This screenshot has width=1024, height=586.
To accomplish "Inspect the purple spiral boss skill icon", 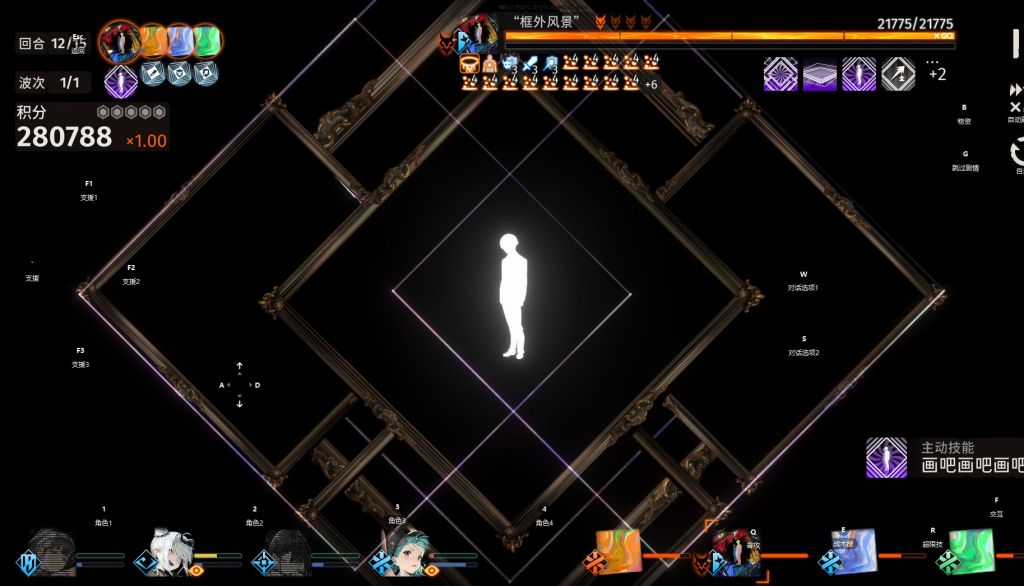I will tap(781, 73).
